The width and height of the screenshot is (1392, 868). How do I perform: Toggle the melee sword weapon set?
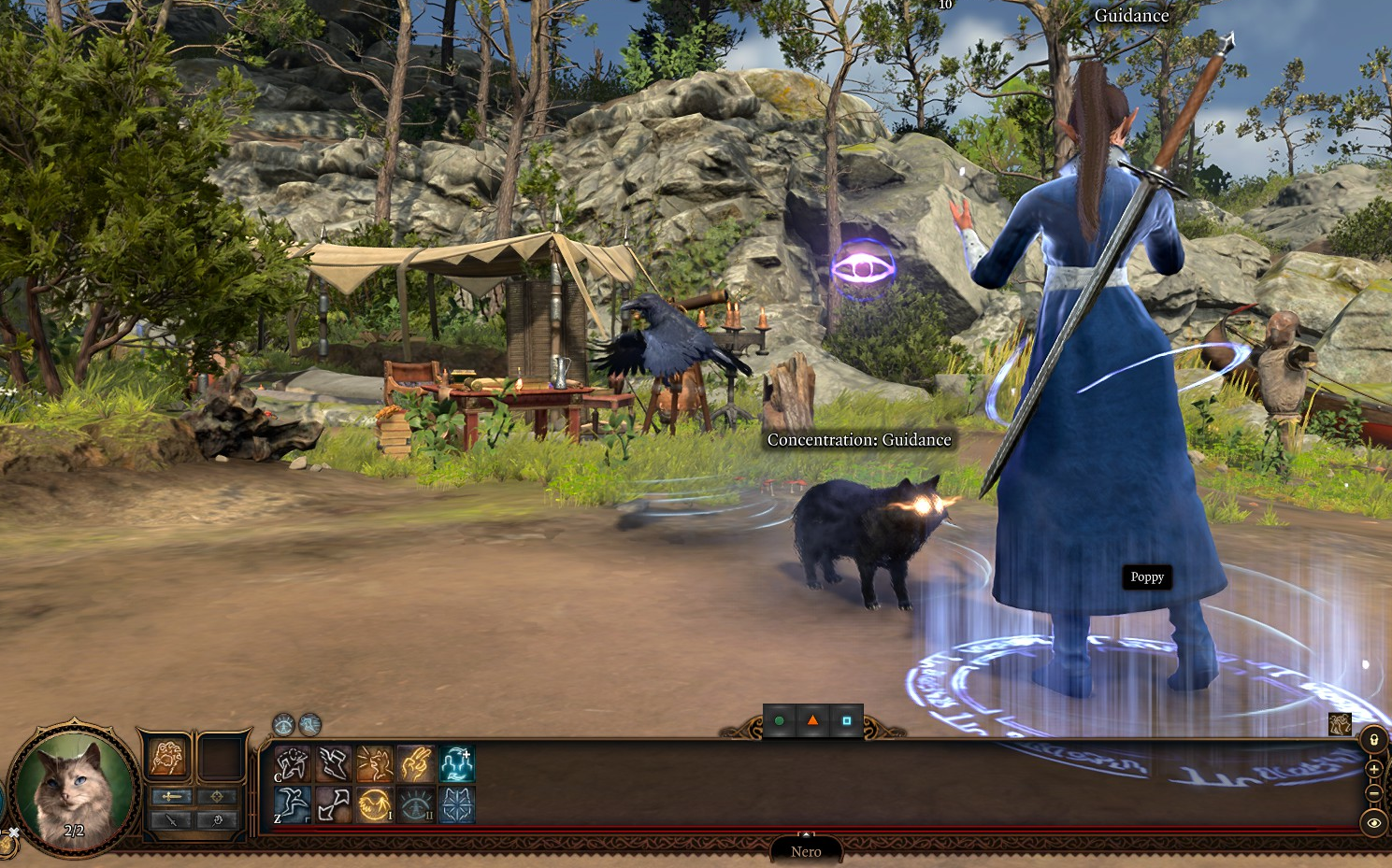172,796
